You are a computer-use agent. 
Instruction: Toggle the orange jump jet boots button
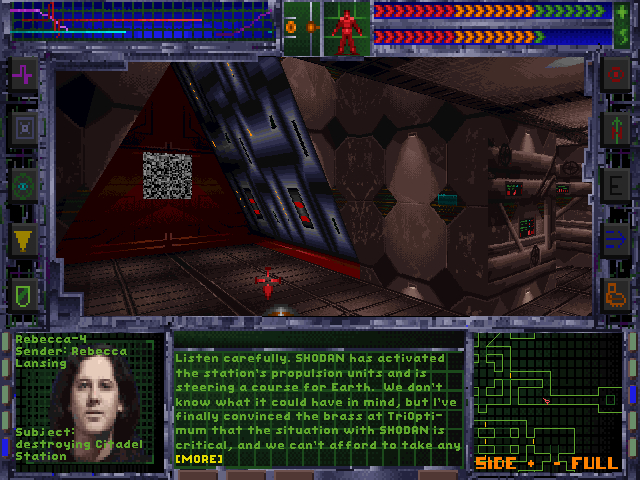(x=615, y=294)
